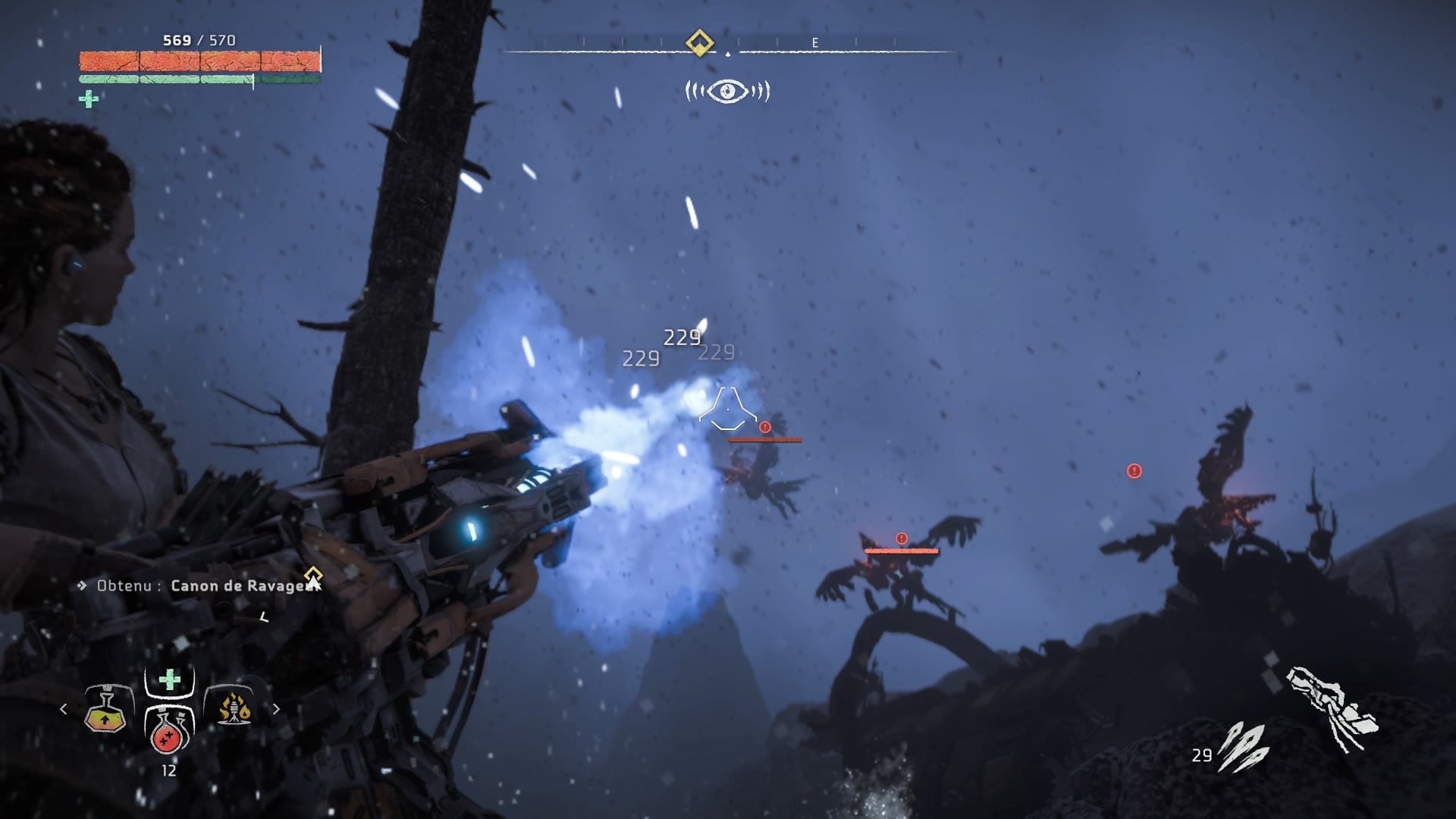Screen dimensions: 1456x819
Task: Use the green medicine pouch cross above potions
Action: [169, 679]
